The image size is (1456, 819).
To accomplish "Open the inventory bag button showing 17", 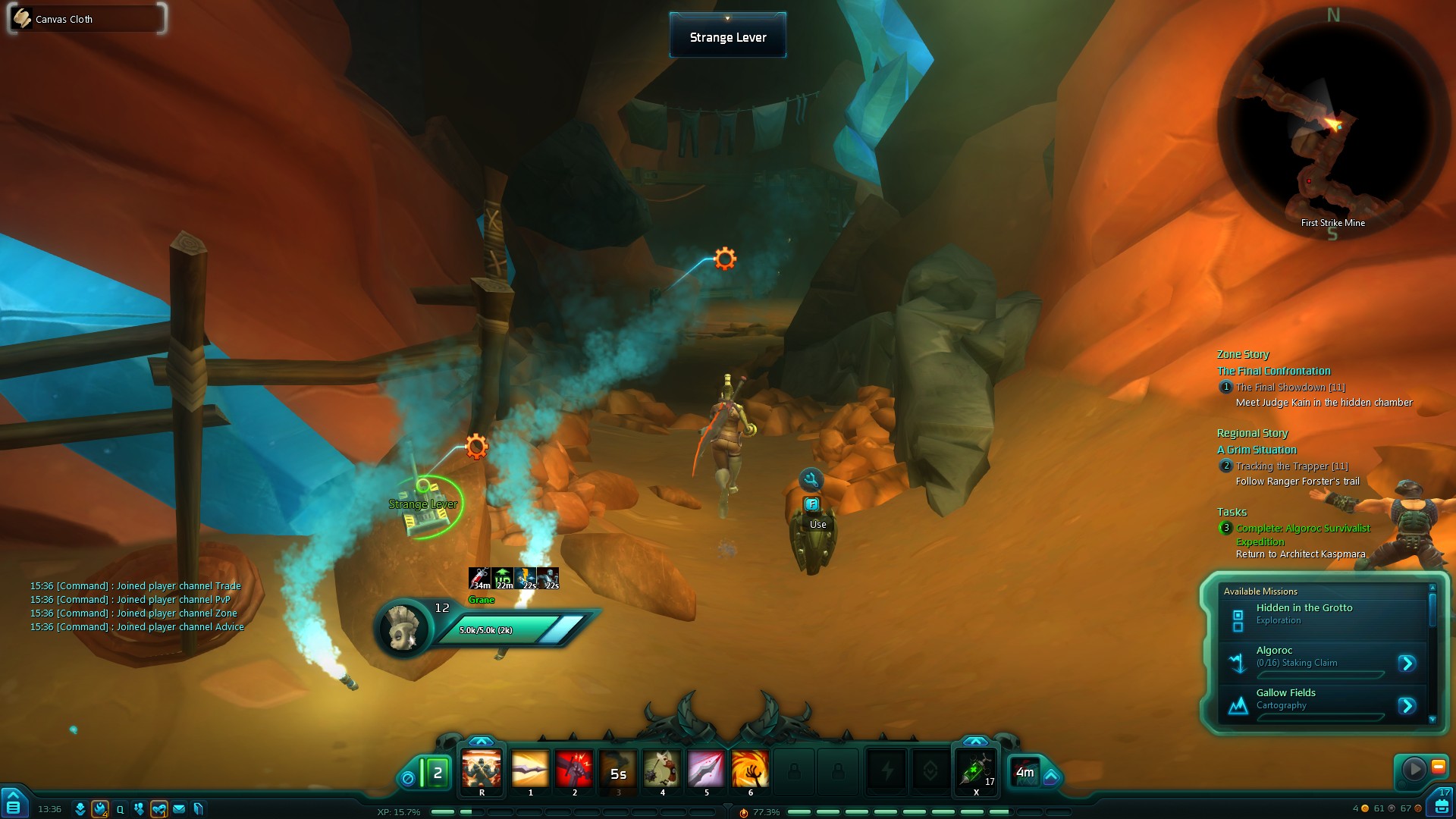I will pos(1442,804).
